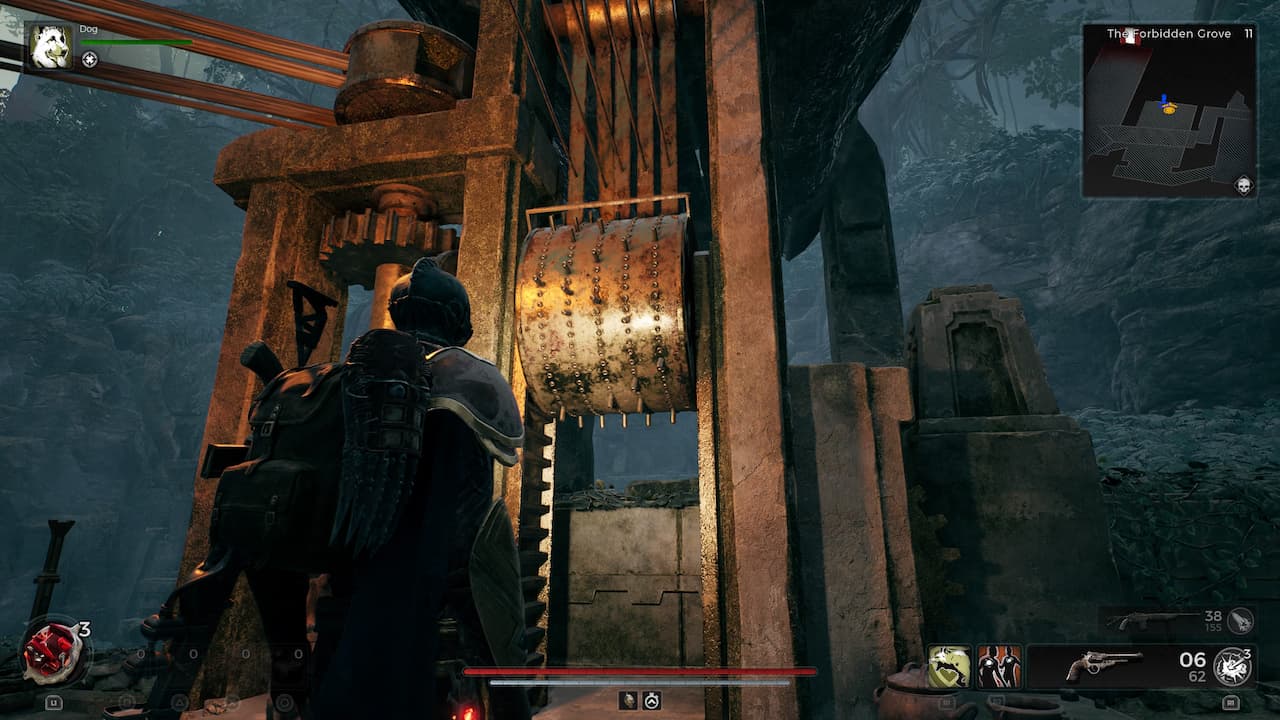Click the targeting reticle icon below Dog's portrait
This screenshot has height=720, width=1280.
click(89, 59)
